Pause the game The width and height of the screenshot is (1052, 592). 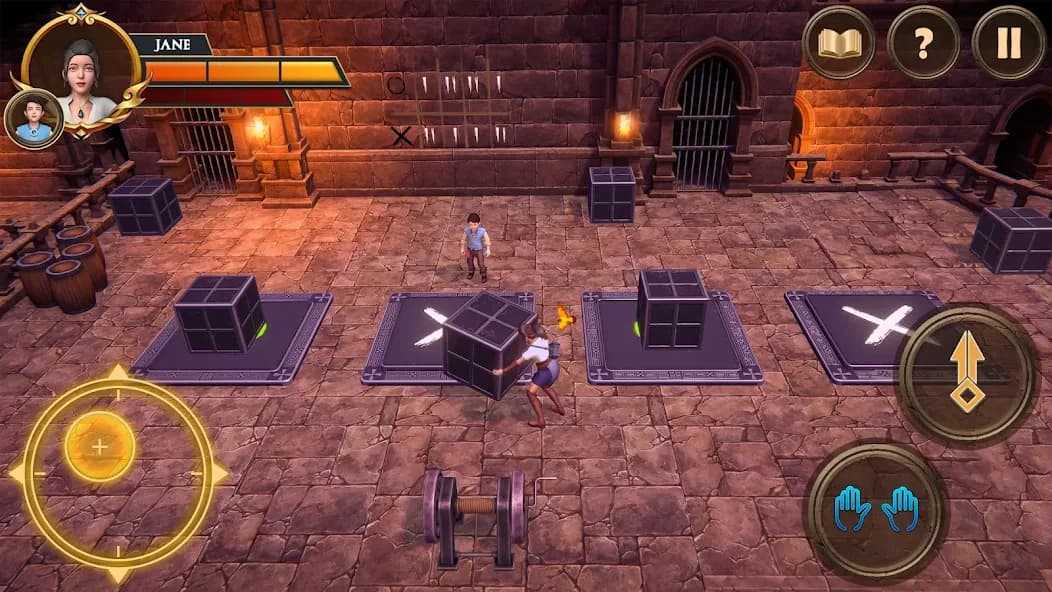1008,43
